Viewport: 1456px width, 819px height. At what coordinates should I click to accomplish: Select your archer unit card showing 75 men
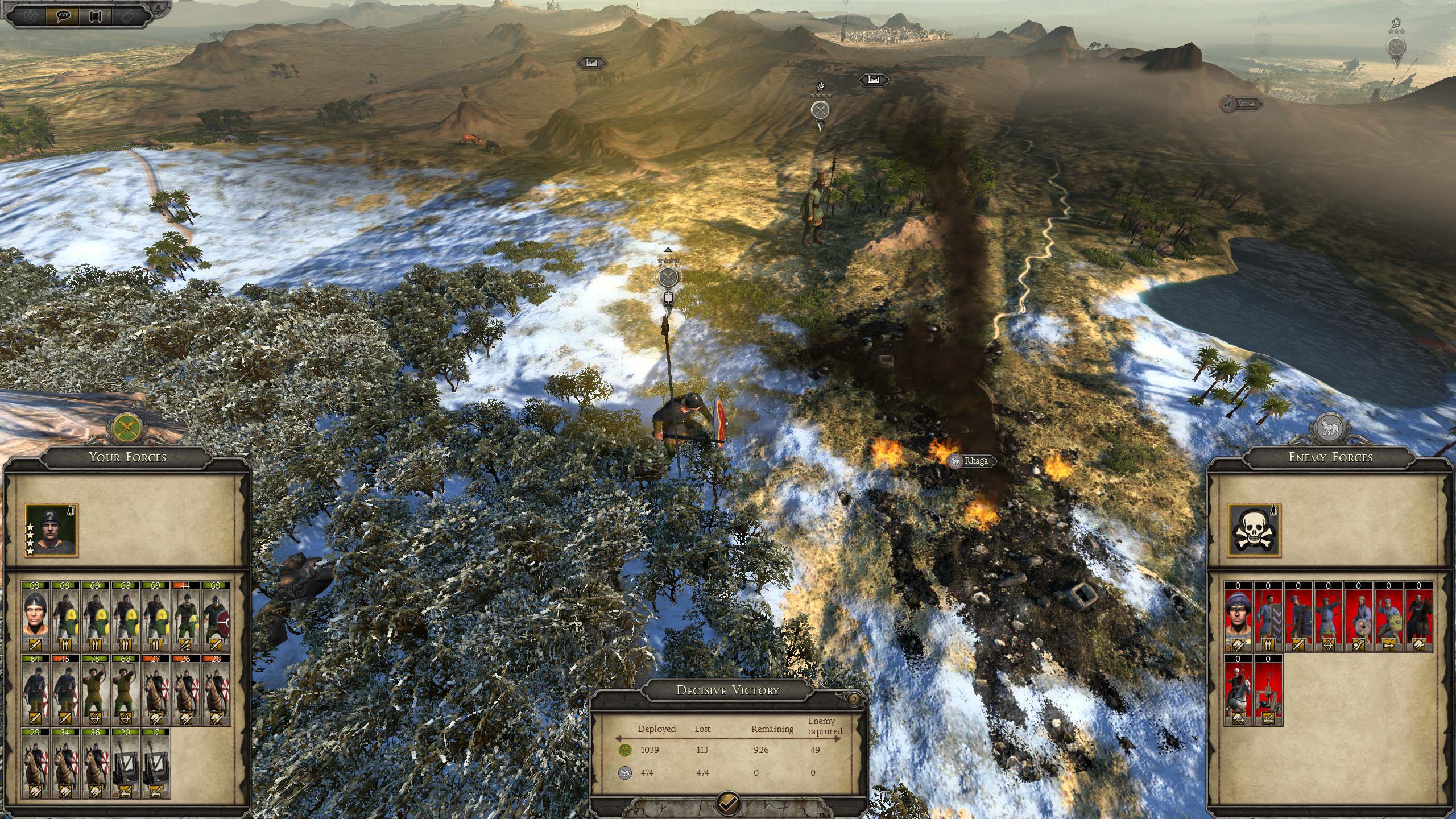click(95, 689)
